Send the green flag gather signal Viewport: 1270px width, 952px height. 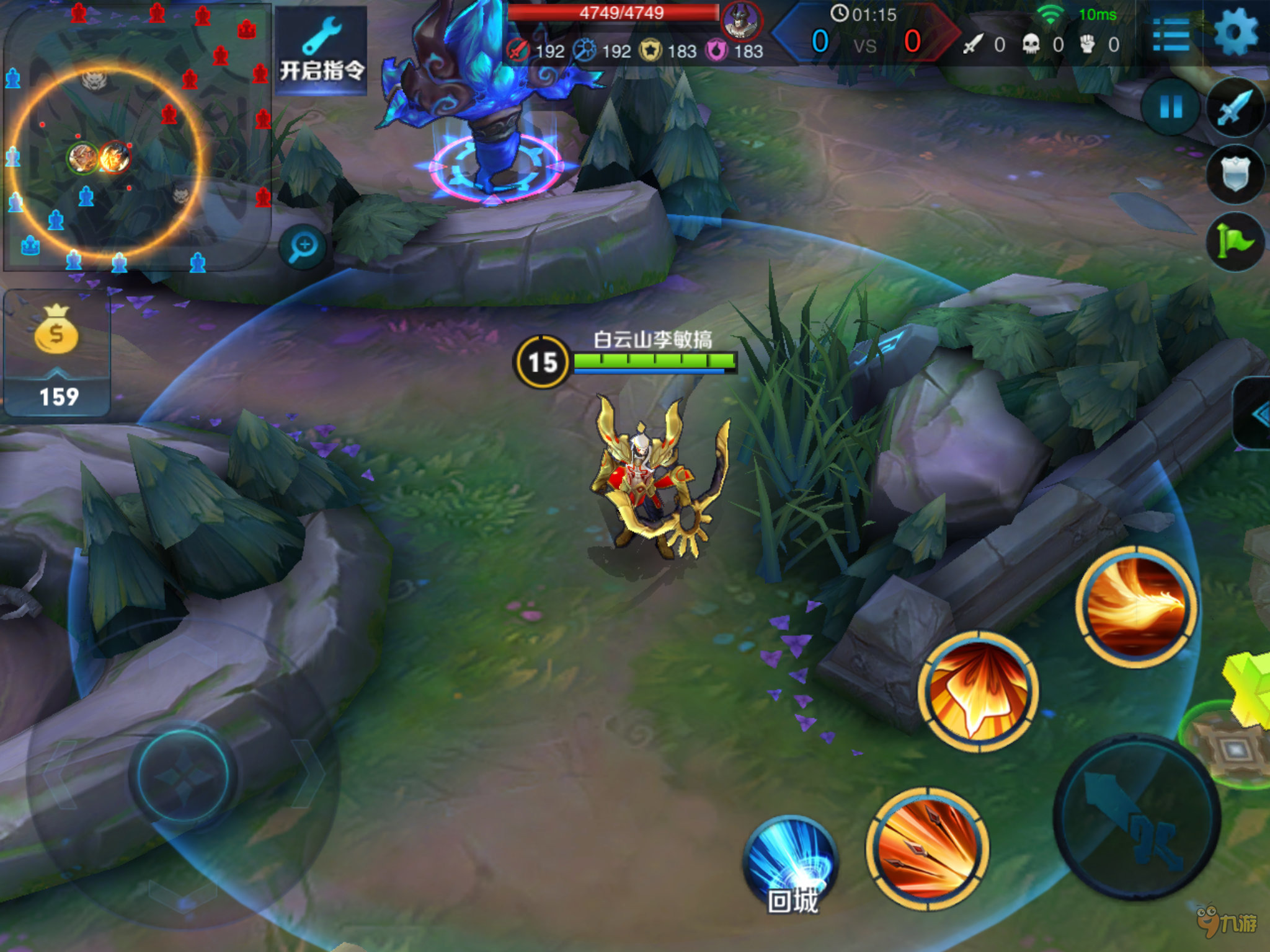point(1236,242)
